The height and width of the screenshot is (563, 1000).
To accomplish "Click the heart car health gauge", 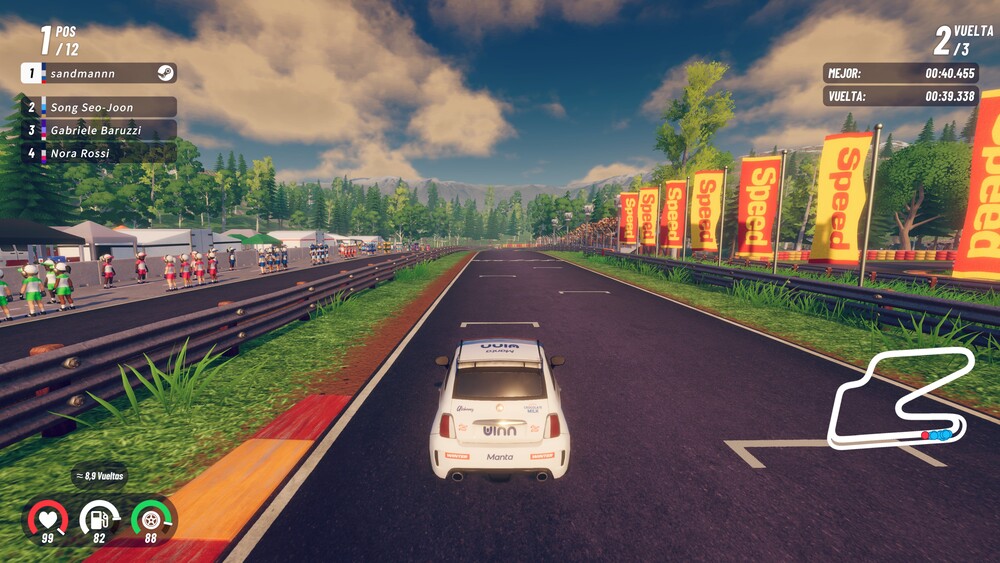I will (47, 518).
